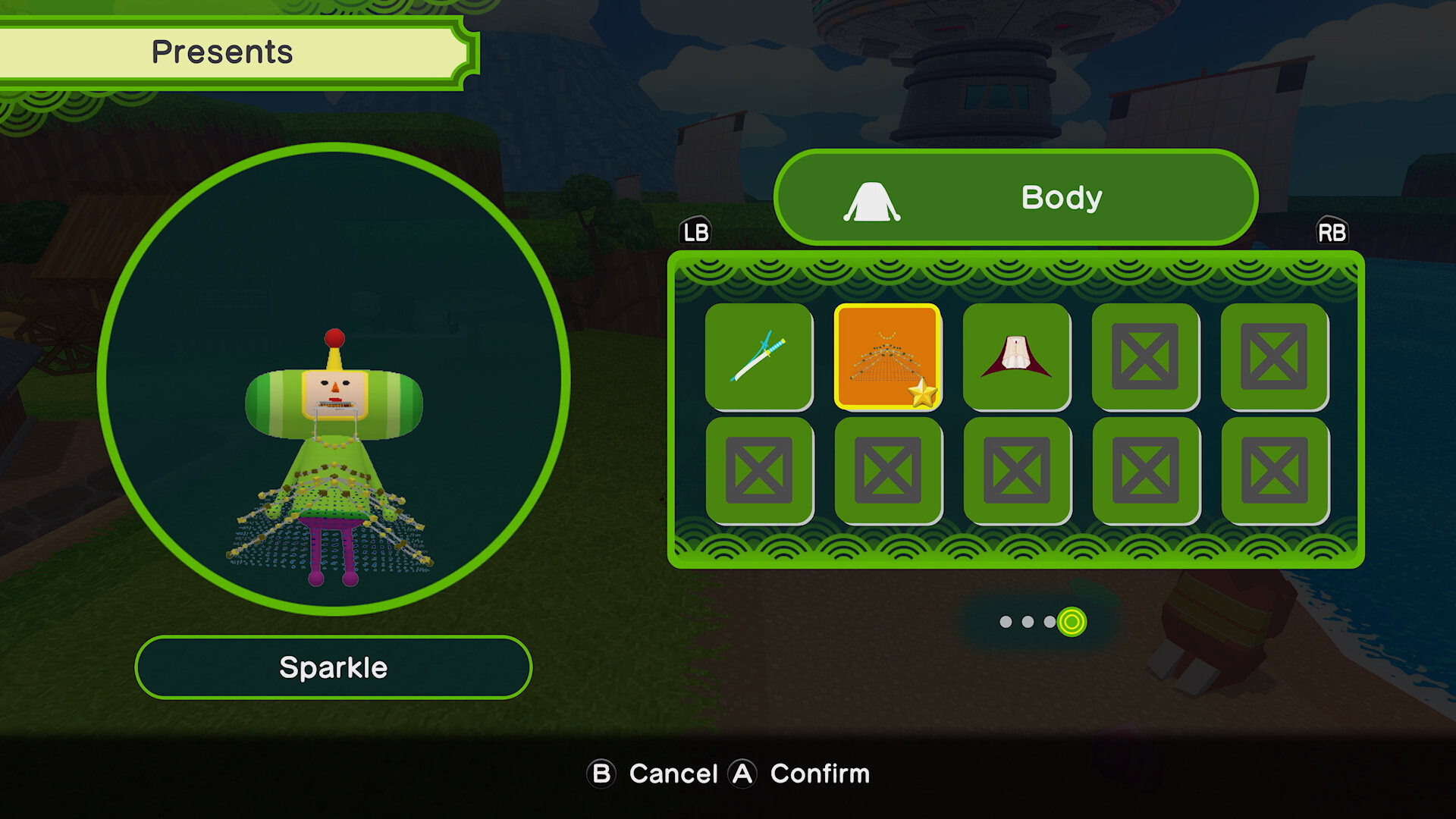Choose the highlighted Sparkle outfit slot
The height and width of the screenshot is (819, 1456).
(887, 356)
